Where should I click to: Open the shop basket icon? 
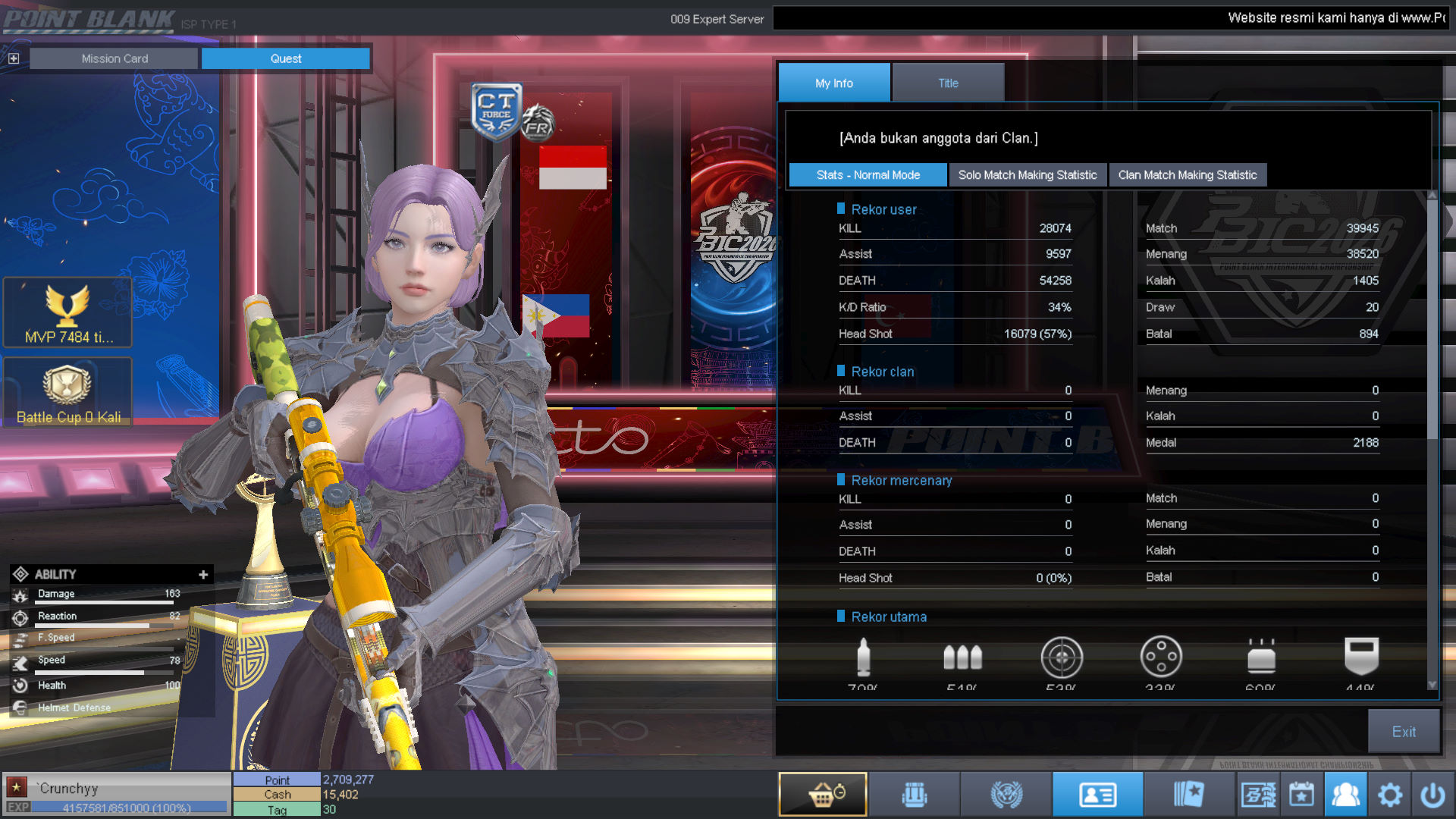823,794
